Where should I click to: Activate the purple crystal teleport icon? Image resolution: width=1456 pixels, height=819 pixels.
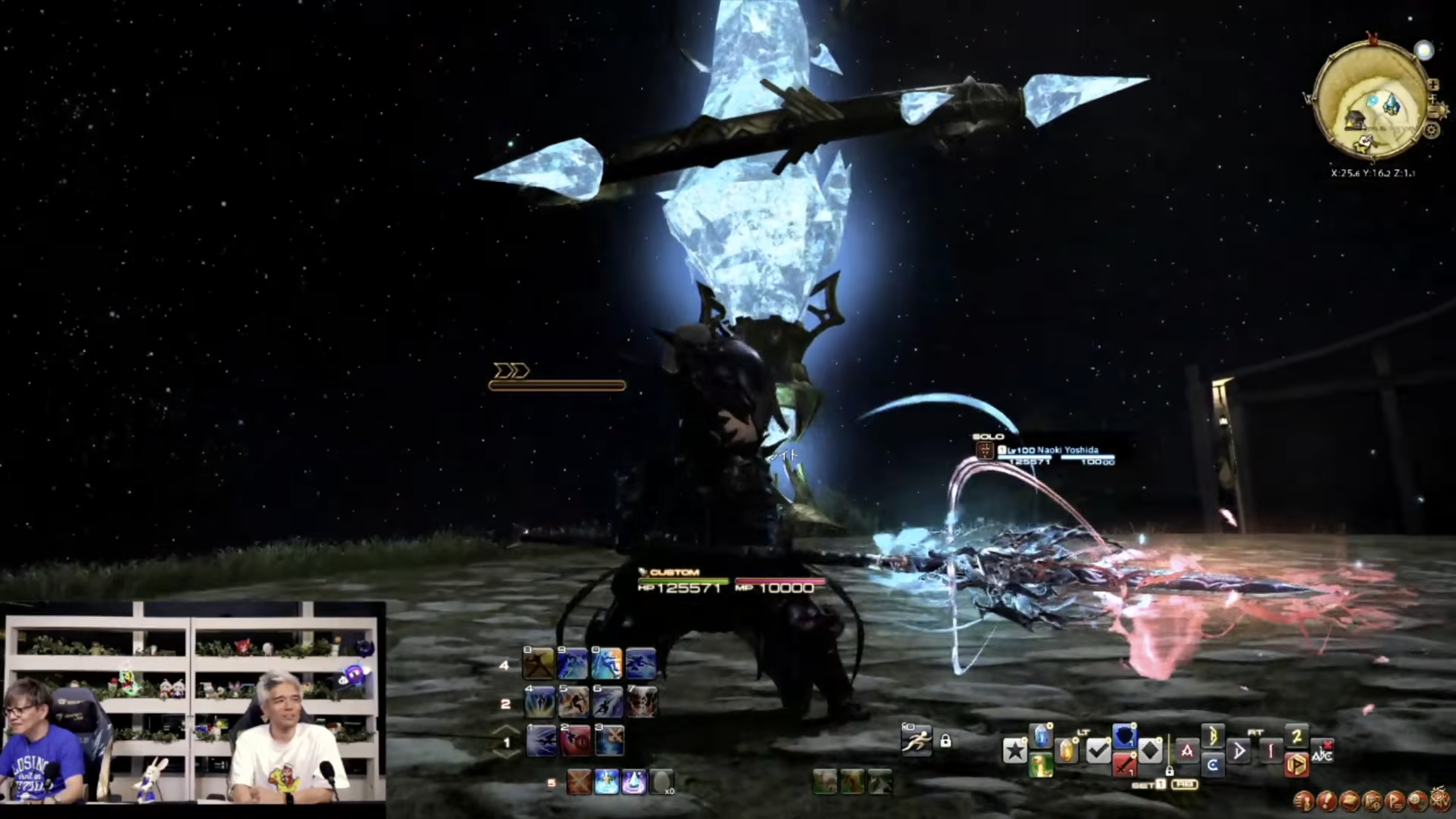tap(633, 782)
